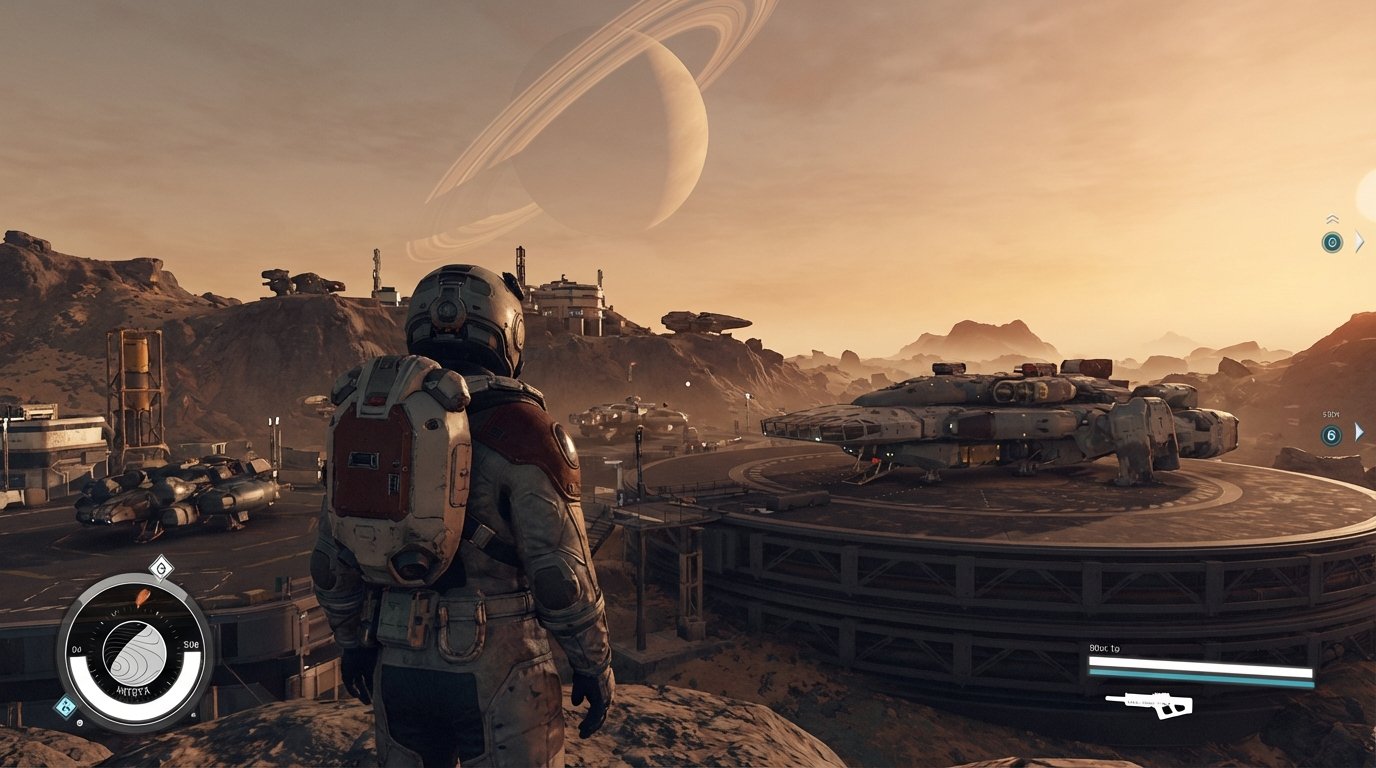Toggle the SE bearing marker on the compass

pos(190,644)
